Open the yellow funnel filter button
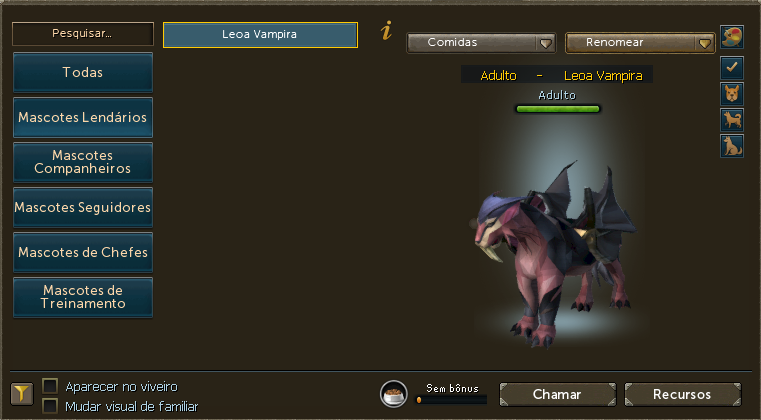 (22, 394)
